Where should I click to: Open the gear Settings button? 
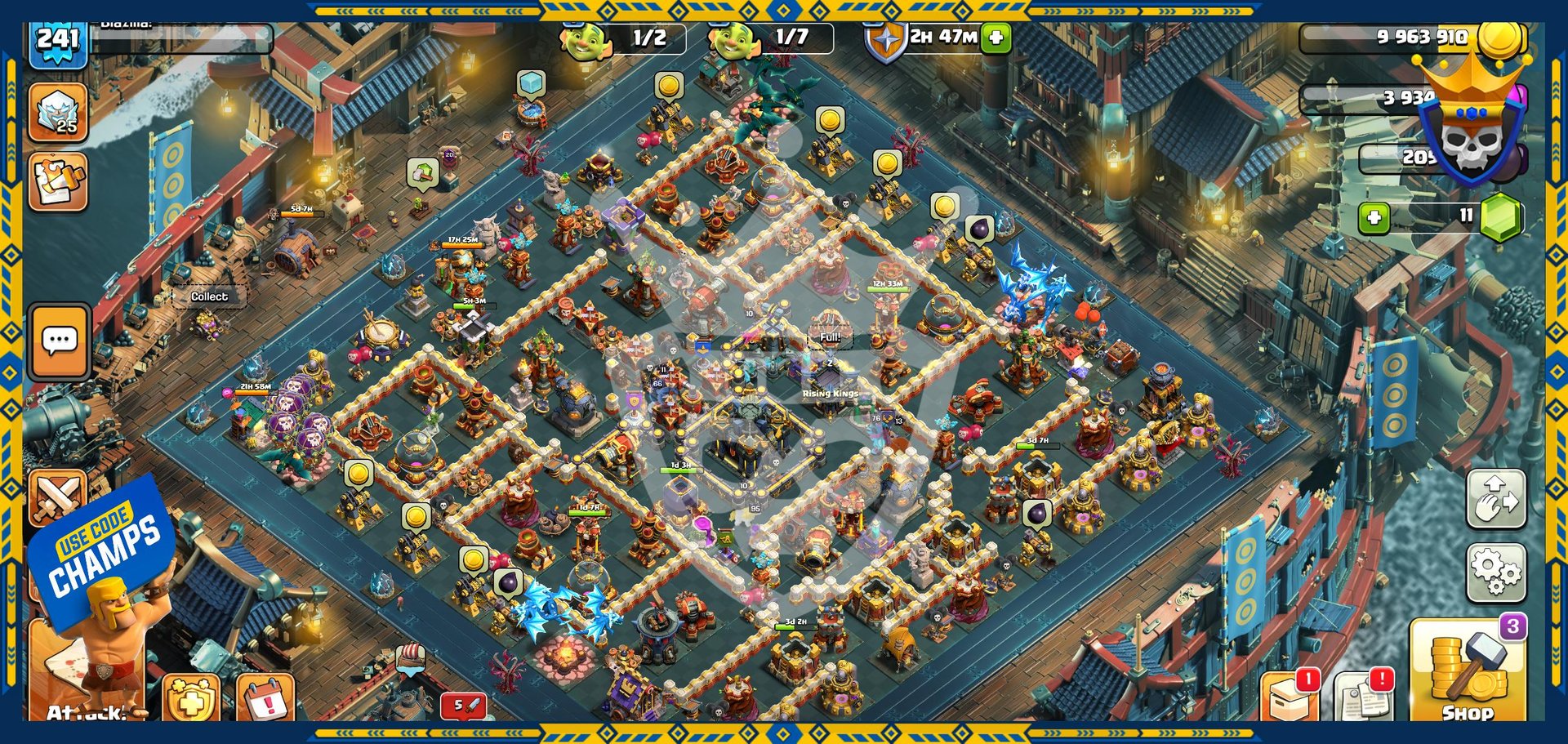pyautogui.click(x=1495, y=572)
